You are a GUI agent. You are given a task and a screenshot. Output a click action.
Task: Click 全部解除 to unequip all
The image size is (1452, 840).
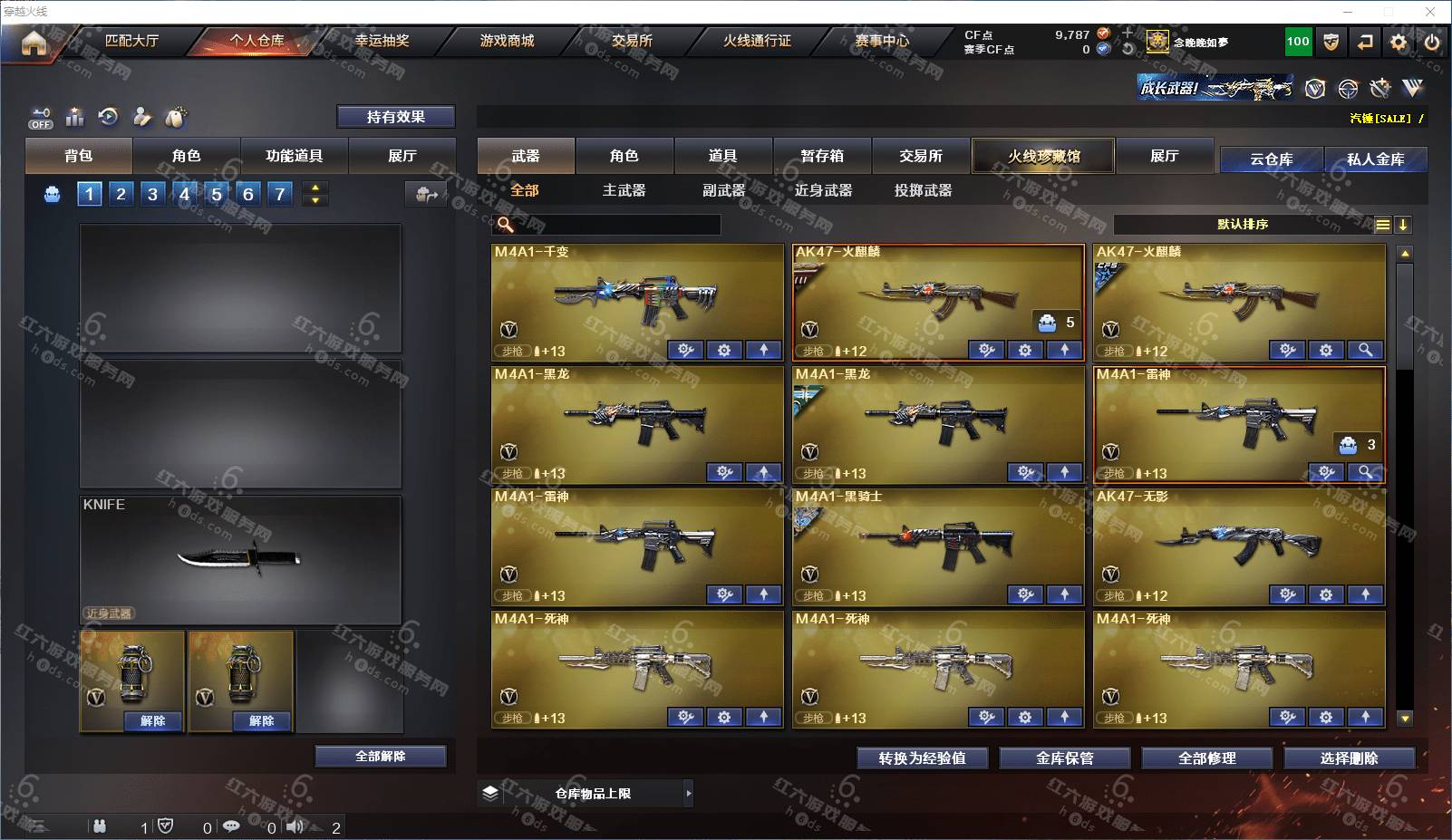pos(380,757)
